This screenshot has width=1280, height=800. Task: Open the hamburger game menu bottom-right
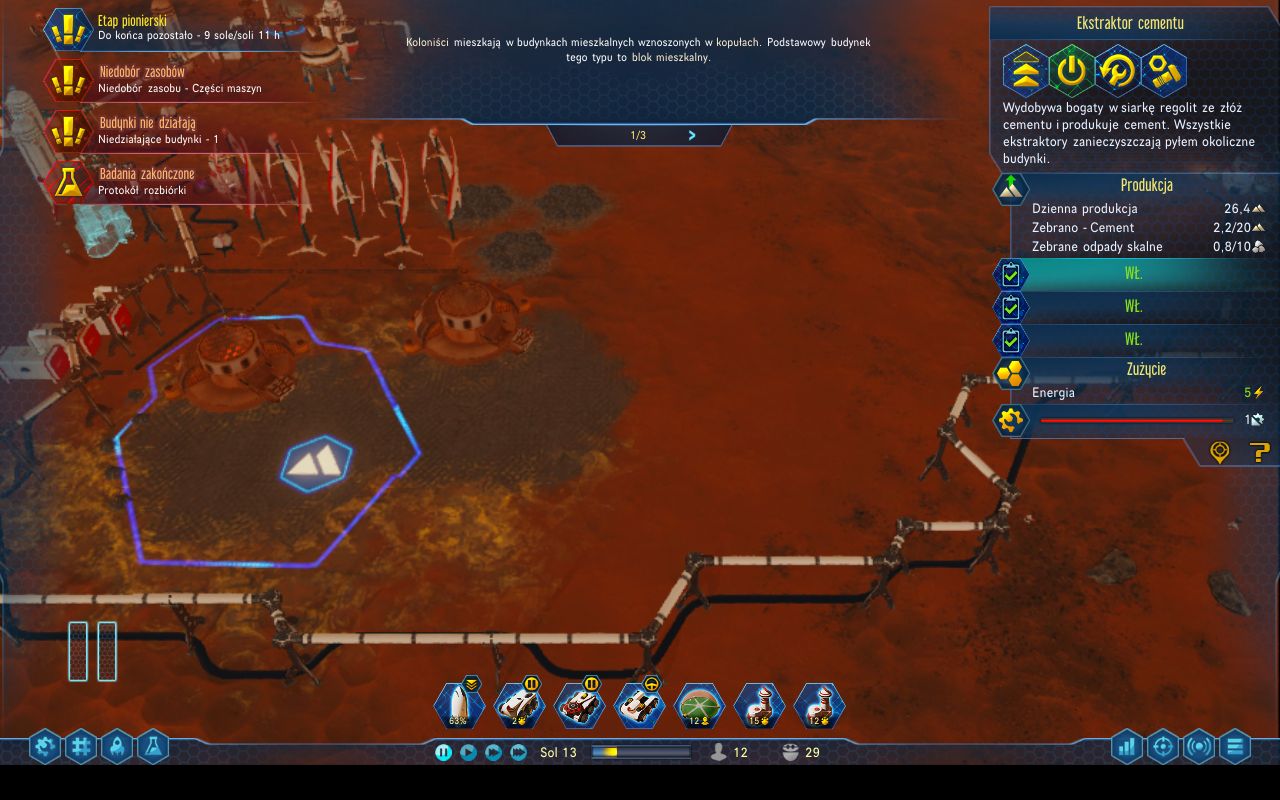point(1236,746)
